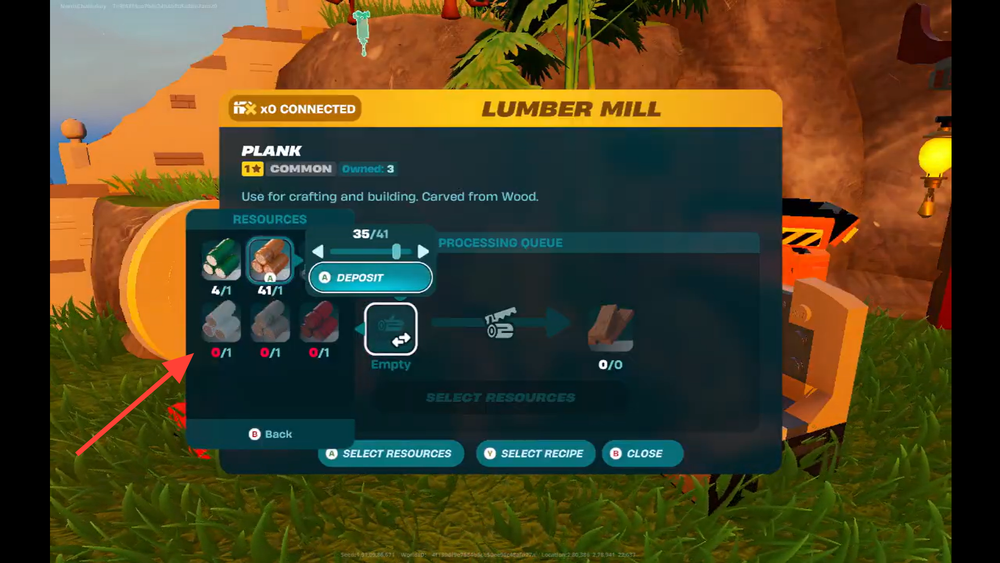Choose the dark red wood resource slot
1000x563 pixels.
(x=319, y=322)
